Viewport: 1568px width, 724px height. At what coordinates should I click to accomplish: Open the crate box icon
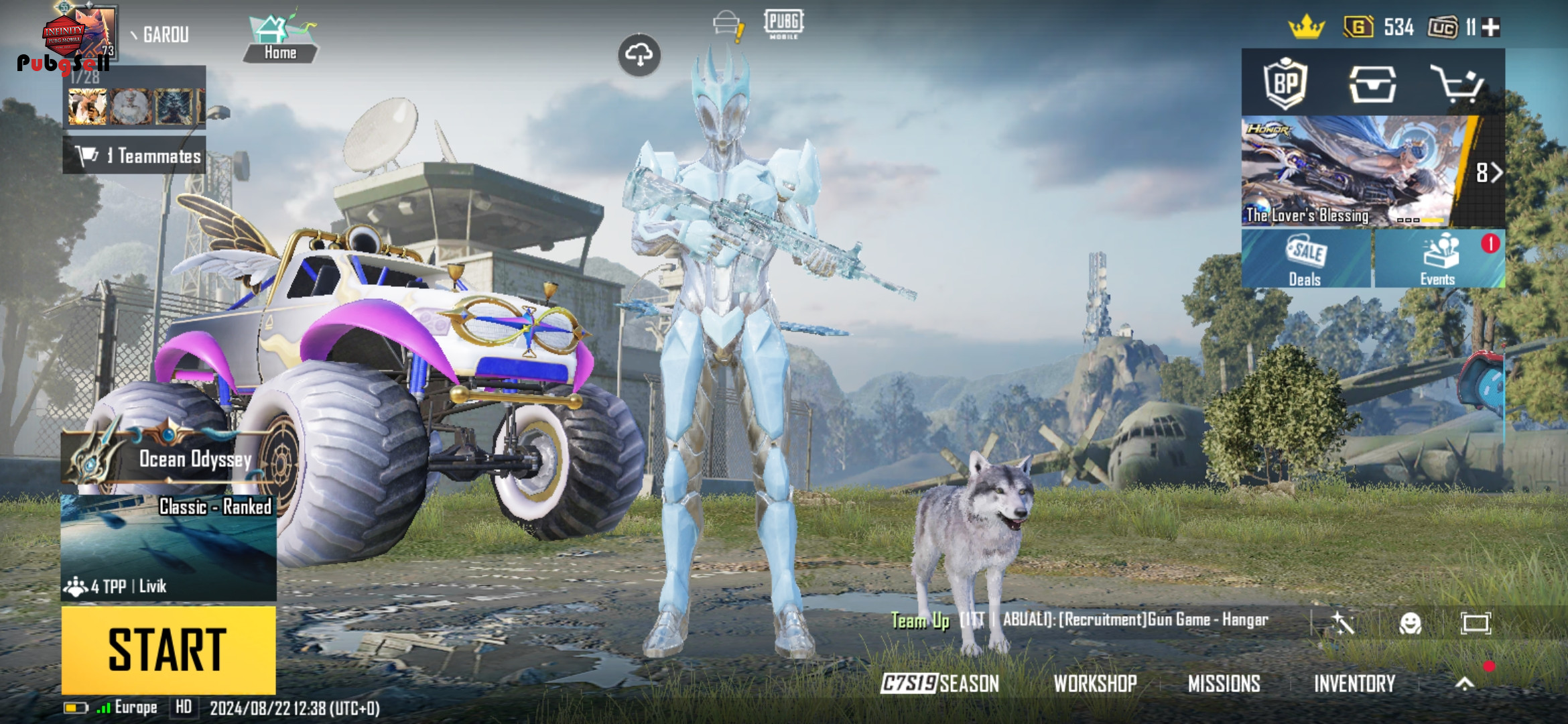[1372, 84]
